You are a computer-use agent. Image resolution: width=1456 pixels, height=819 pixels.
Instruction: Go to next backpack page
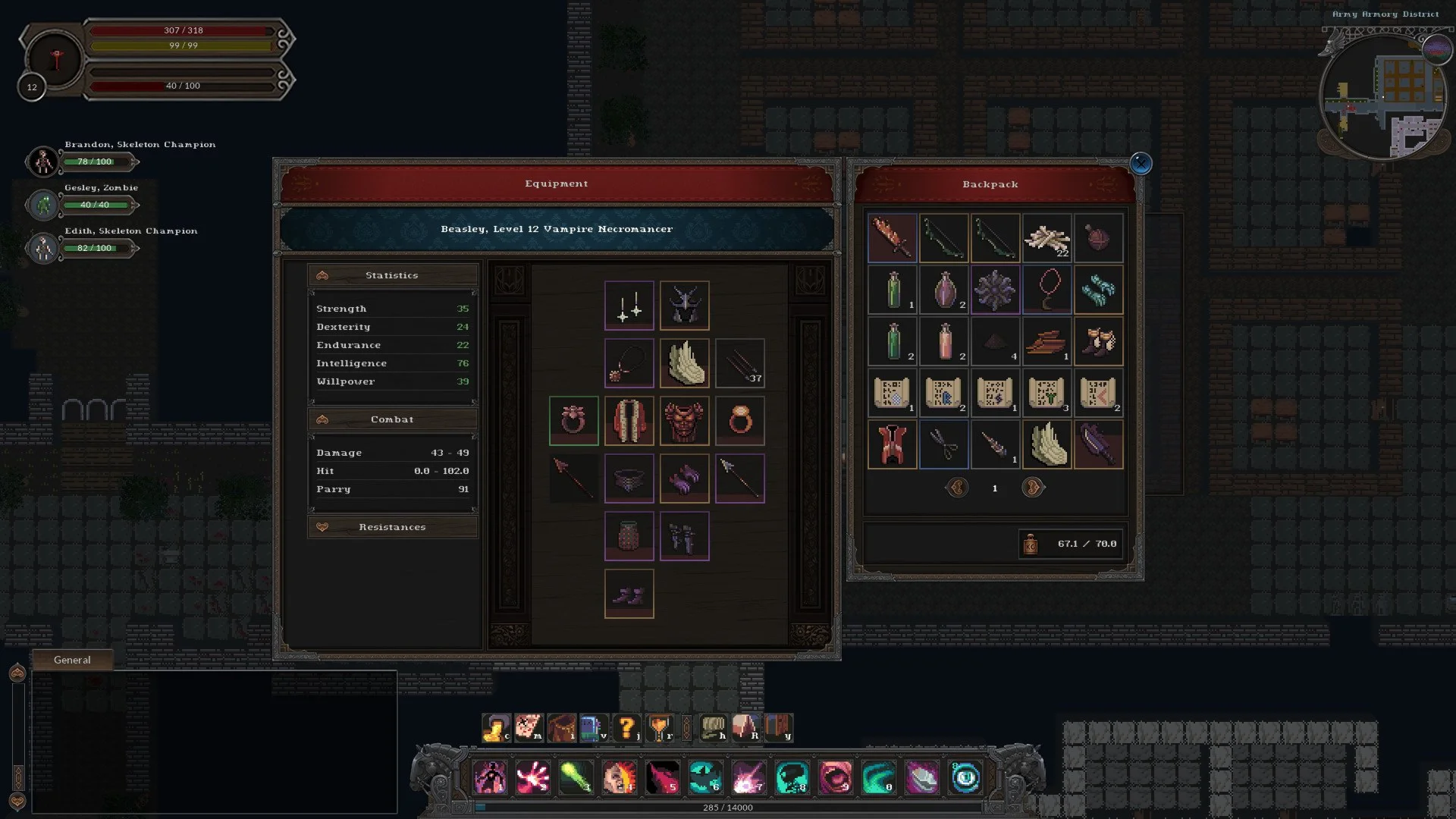1032,488
